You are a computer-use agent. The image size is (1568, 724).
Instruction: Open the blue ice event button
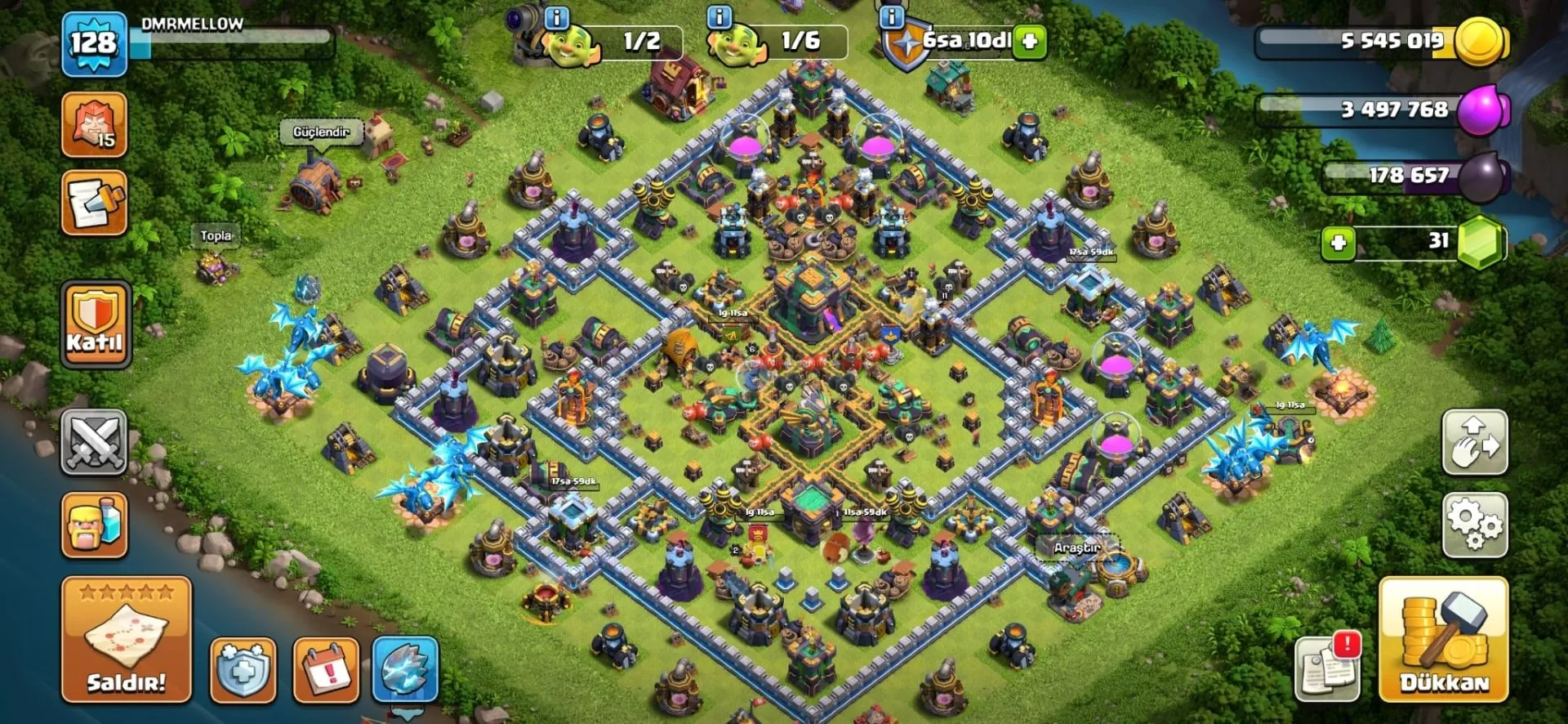click(405, 670)
